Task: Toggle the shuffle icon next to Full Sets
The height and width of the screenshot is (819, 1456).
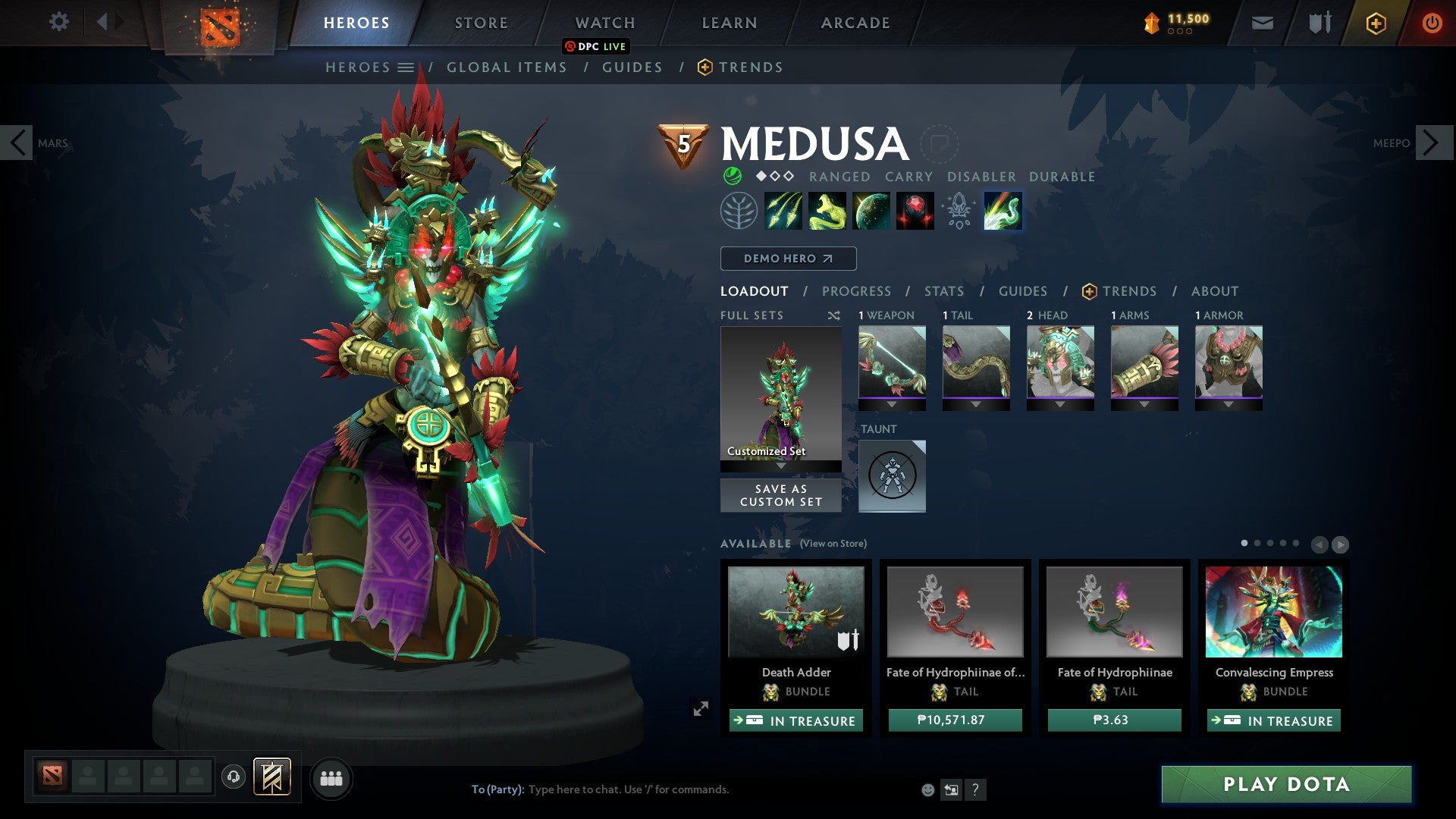Action: [x=833, y=315]
